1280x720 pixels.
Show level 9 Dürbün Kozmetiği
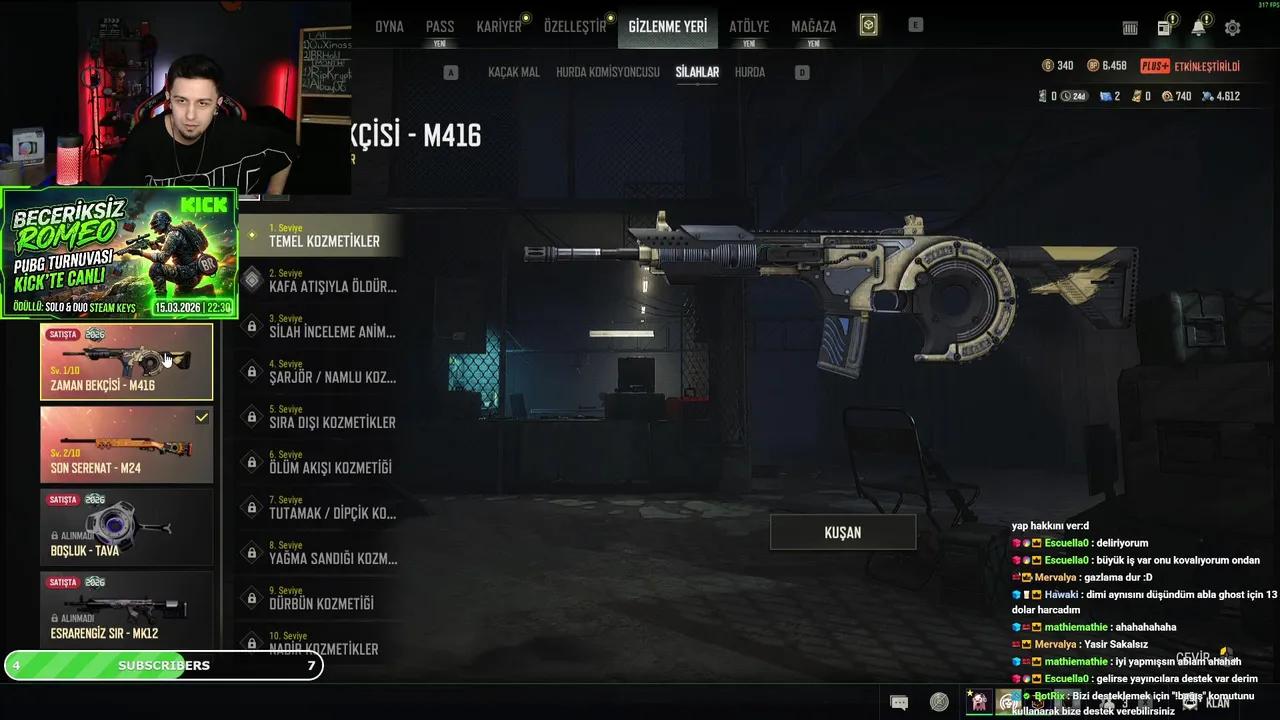(323, 598)
